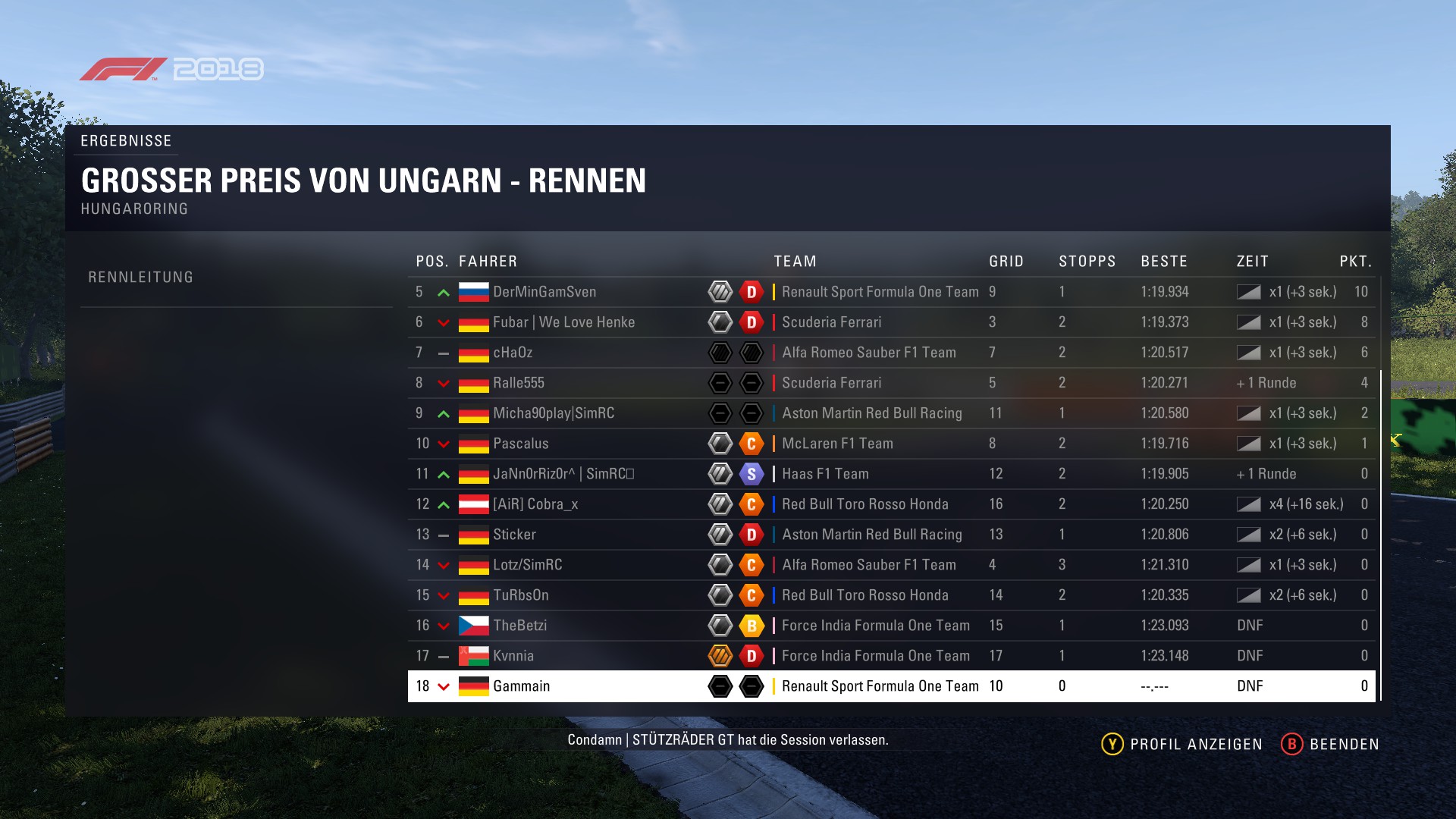The width and height of the screenshot is (1456, 819).
Task: Select DerMinGamSven's result row
Action: tap(544, 292)
